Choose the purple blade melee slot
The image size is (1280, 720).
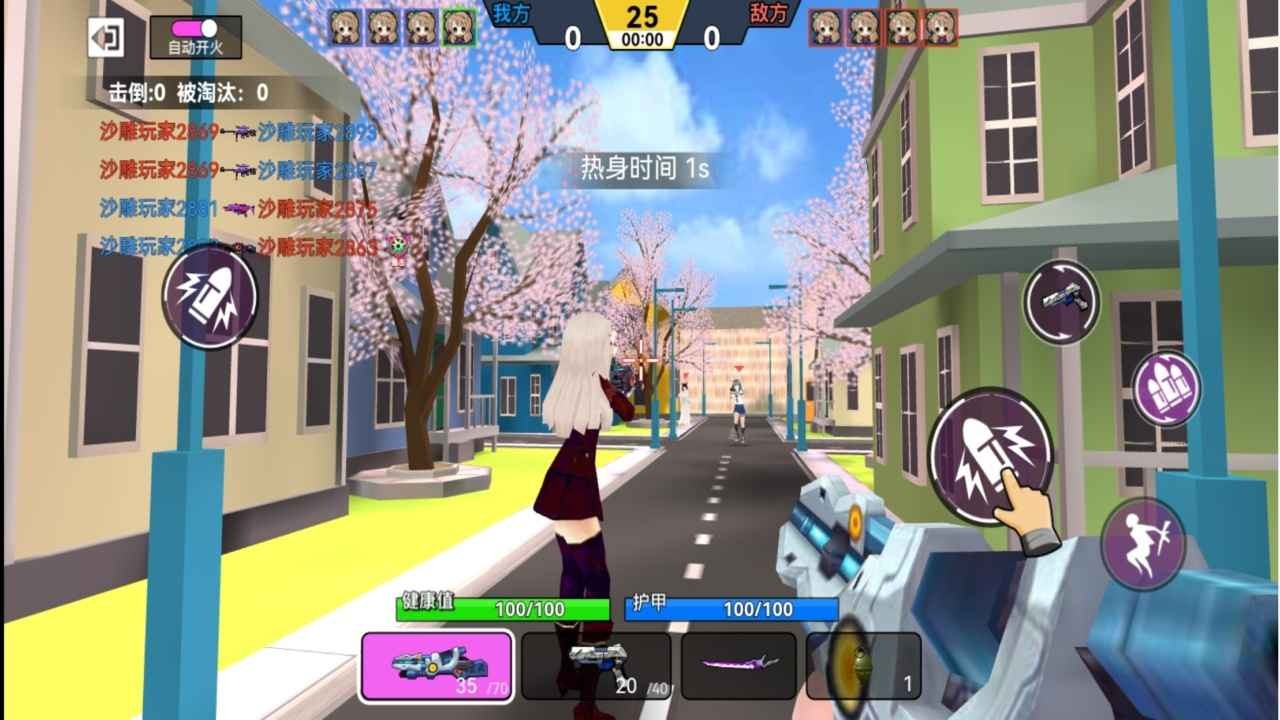click(739, 665)
